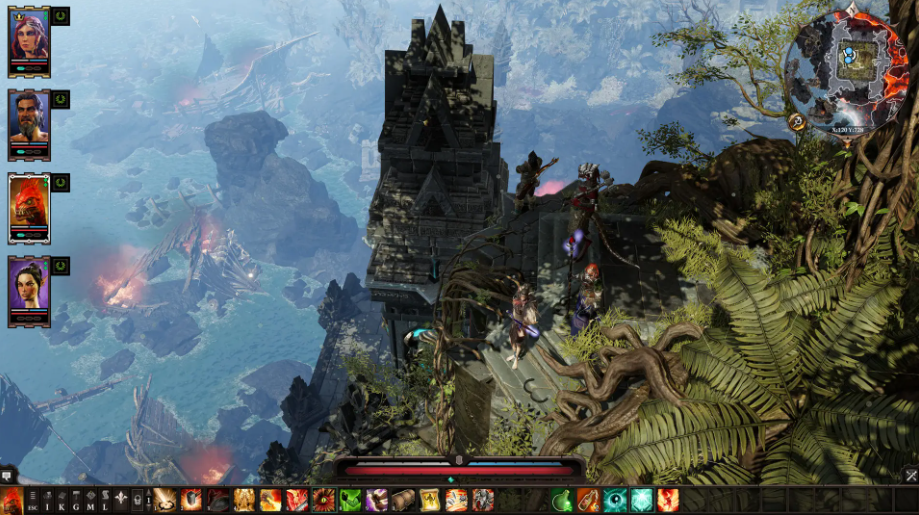Activate the teal starburst skill

641,500
